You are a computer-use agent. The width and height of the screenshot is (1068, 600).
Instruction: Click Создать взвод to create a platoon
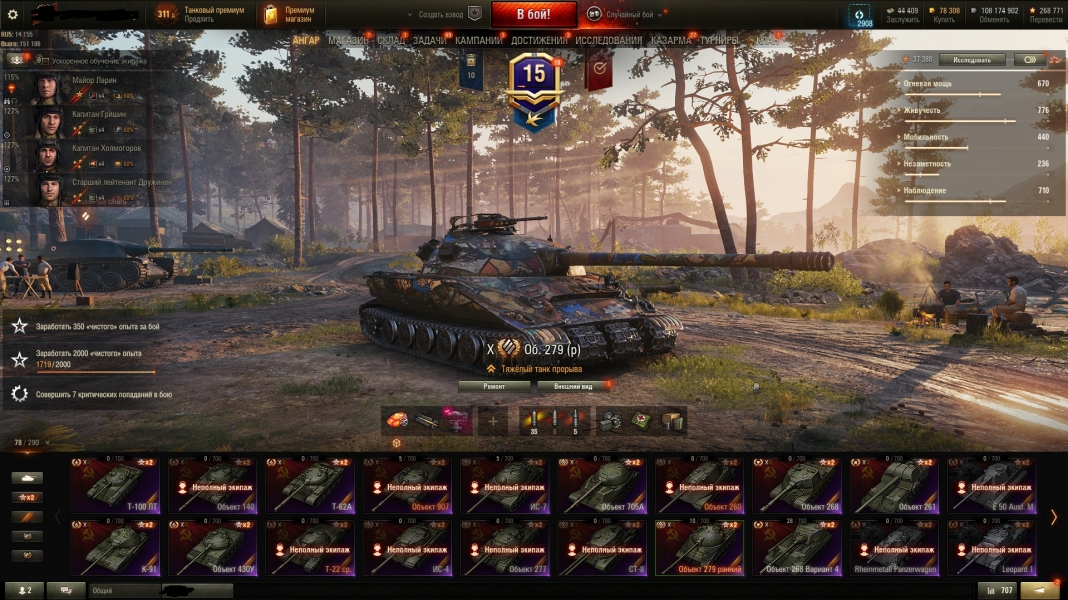point(441,15)
